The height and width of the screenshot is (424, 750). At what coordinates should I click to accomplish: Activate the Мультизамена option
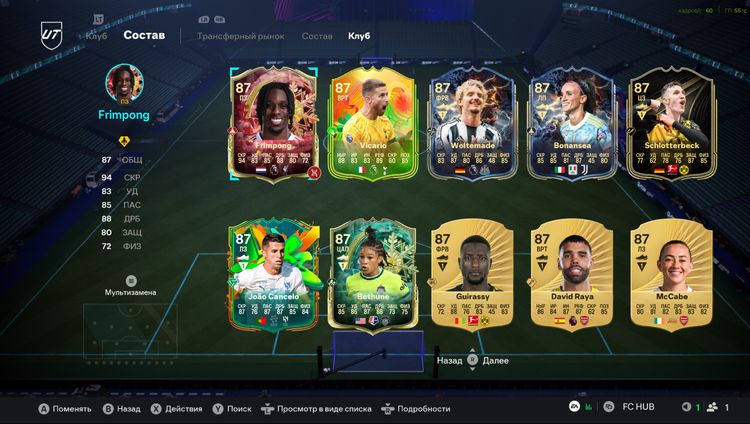tap(131, 286)
